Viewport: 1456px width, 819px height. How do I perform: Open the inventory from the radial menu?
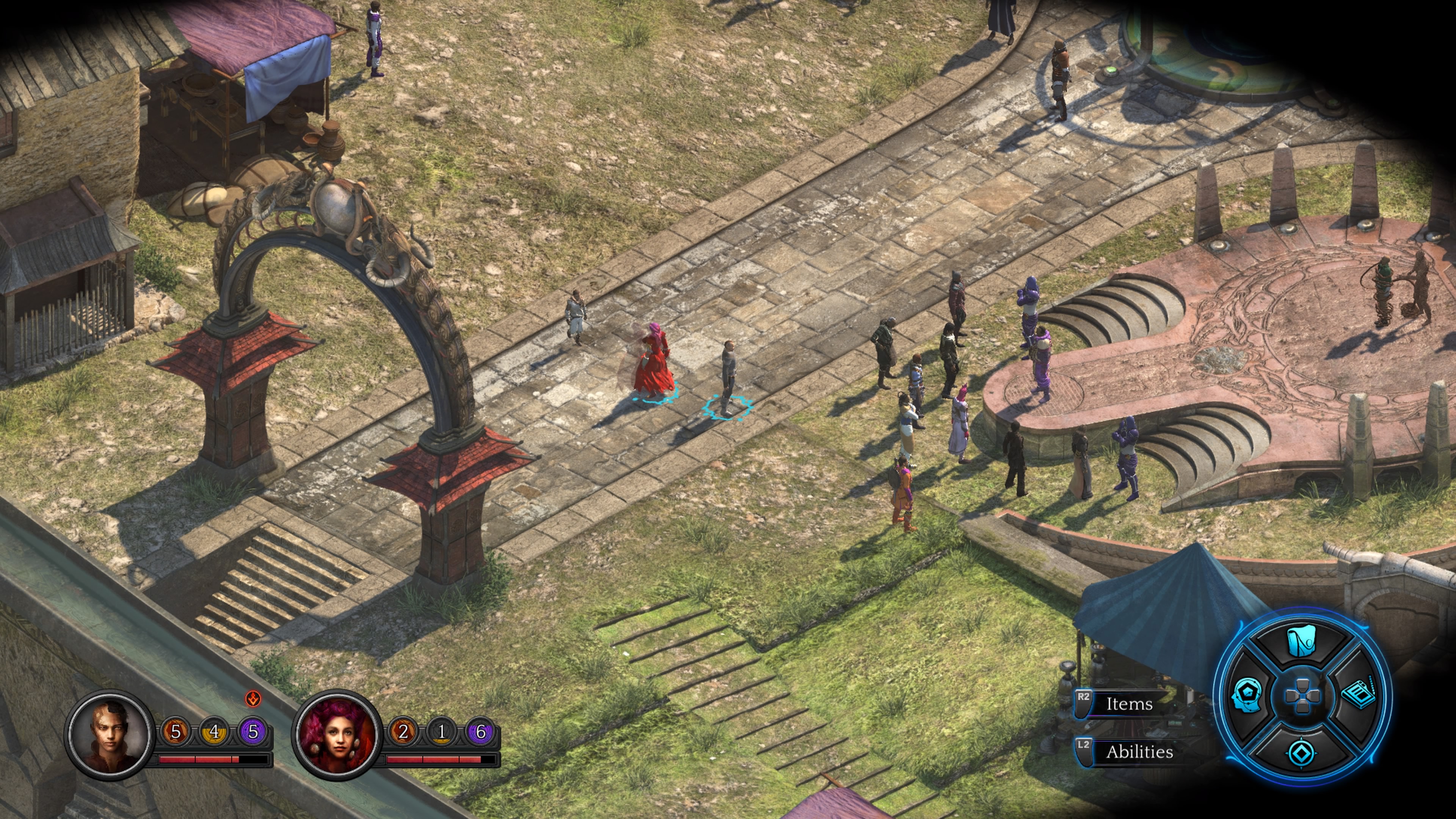[1301, 643]
